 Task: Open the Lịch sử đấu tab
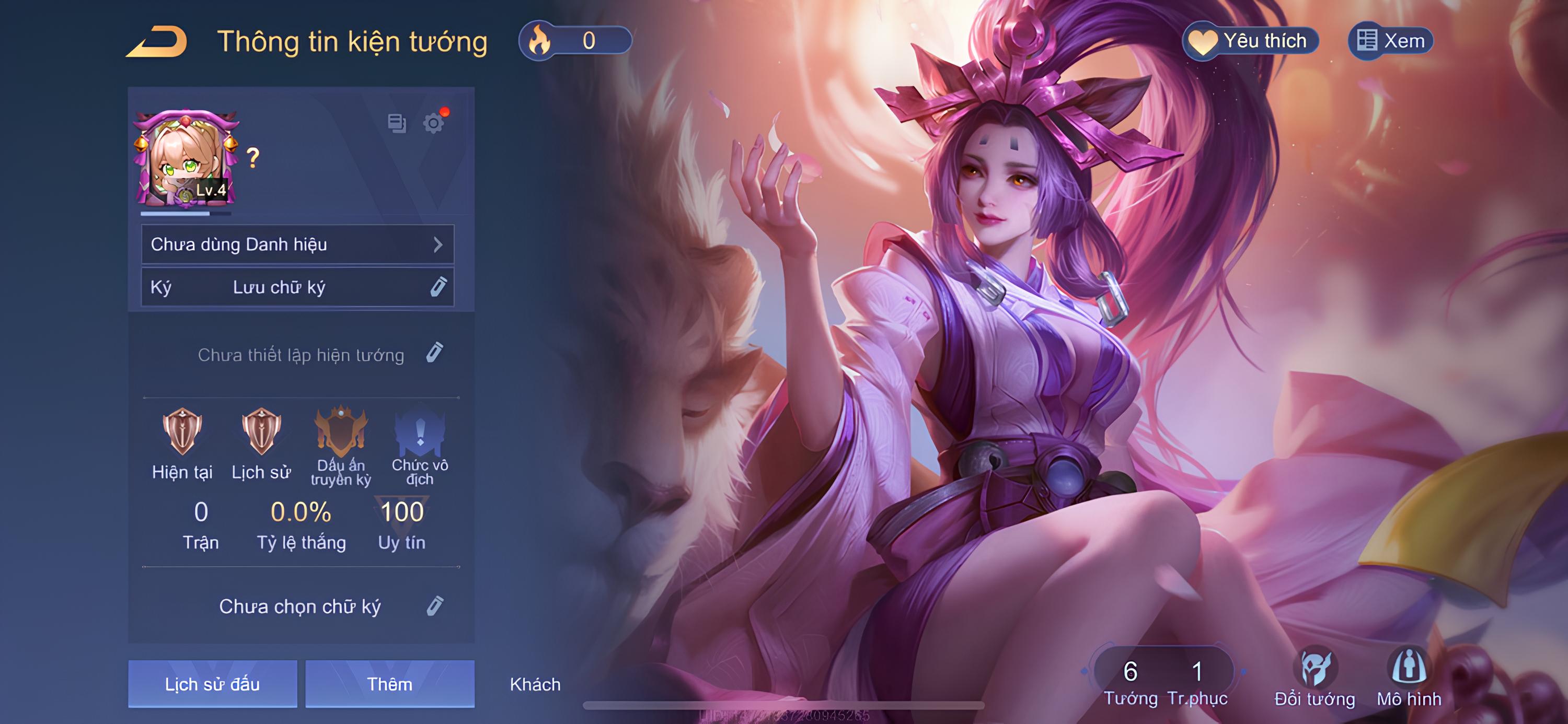click(212, 684)
